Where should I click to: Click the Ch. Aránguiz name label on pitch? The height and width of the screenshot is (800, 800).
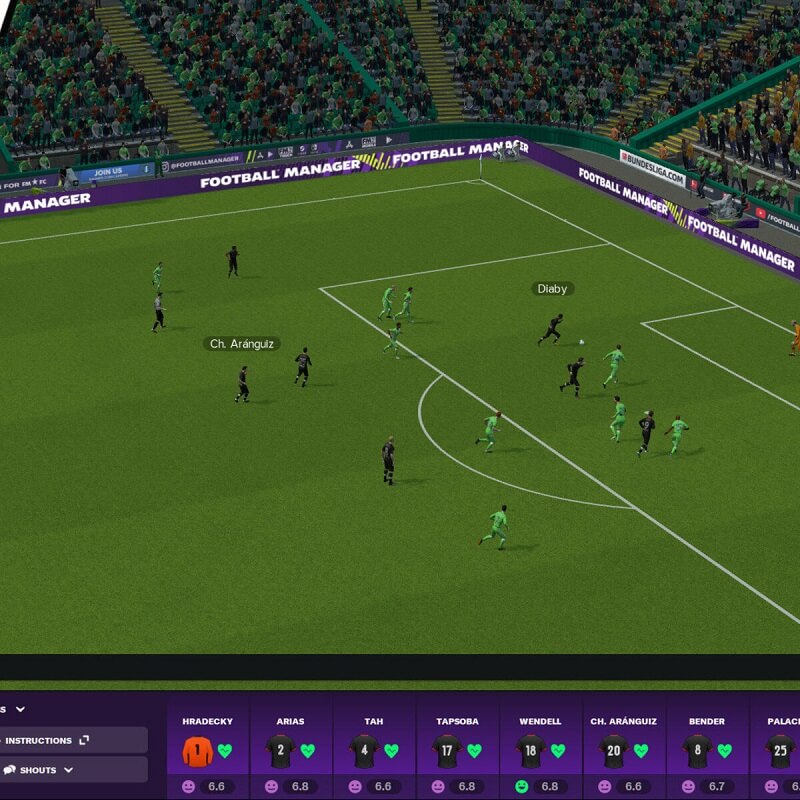coord(241,344)
